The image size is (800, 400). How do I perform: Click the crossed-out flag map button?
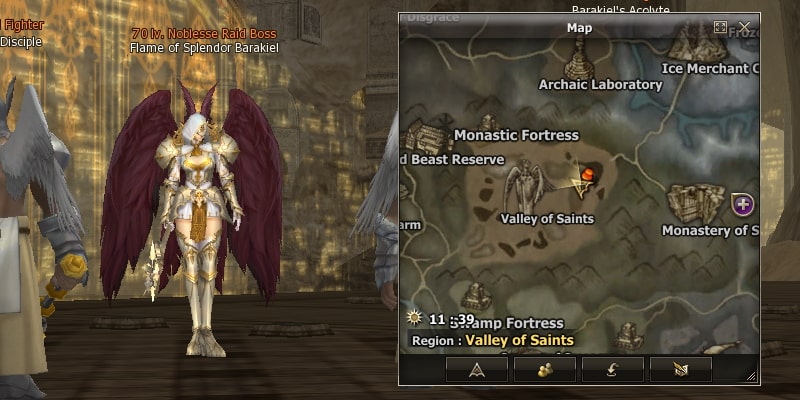pos(680,369)
